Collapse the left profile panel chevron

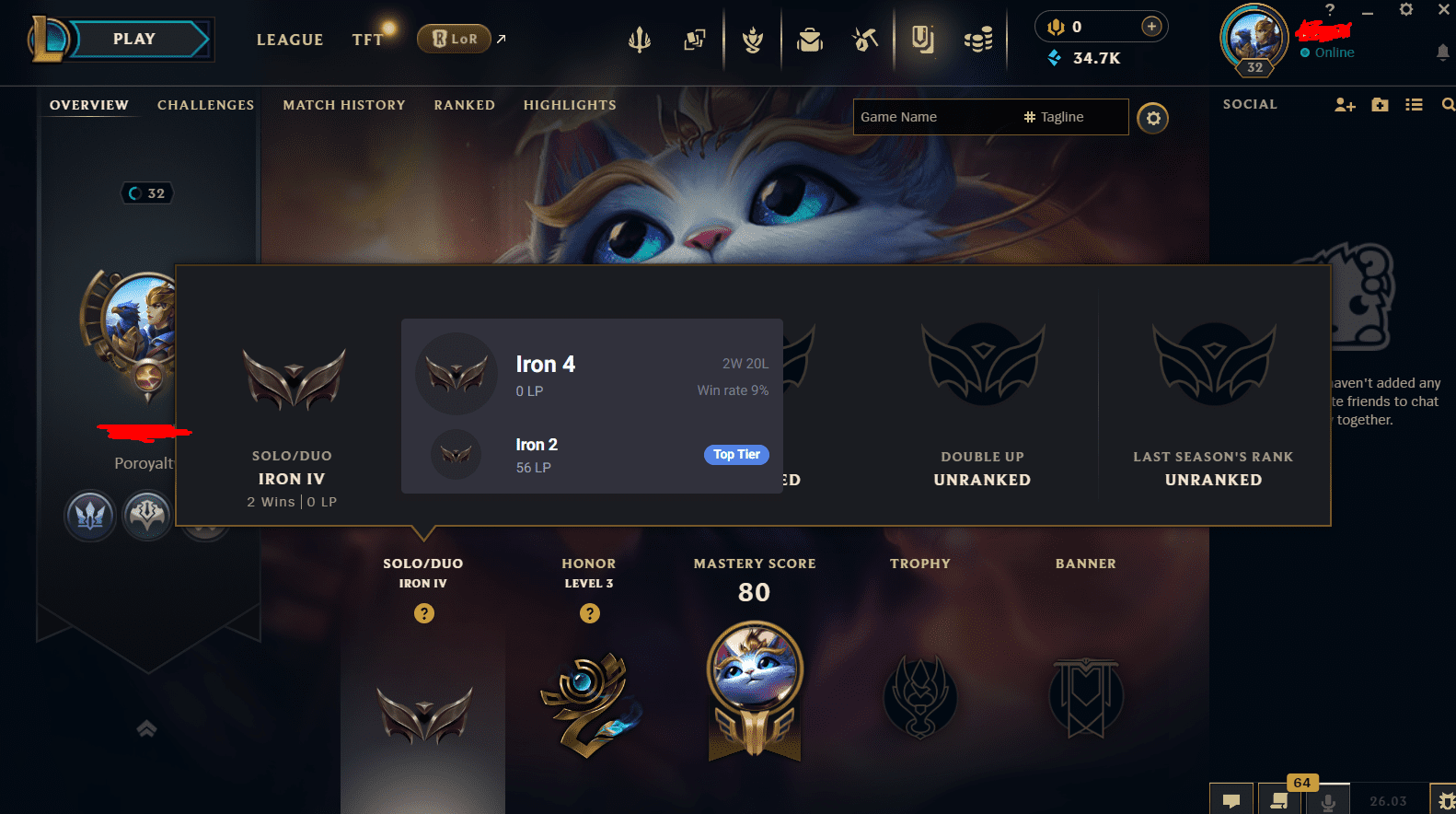(x=146, y=728)
